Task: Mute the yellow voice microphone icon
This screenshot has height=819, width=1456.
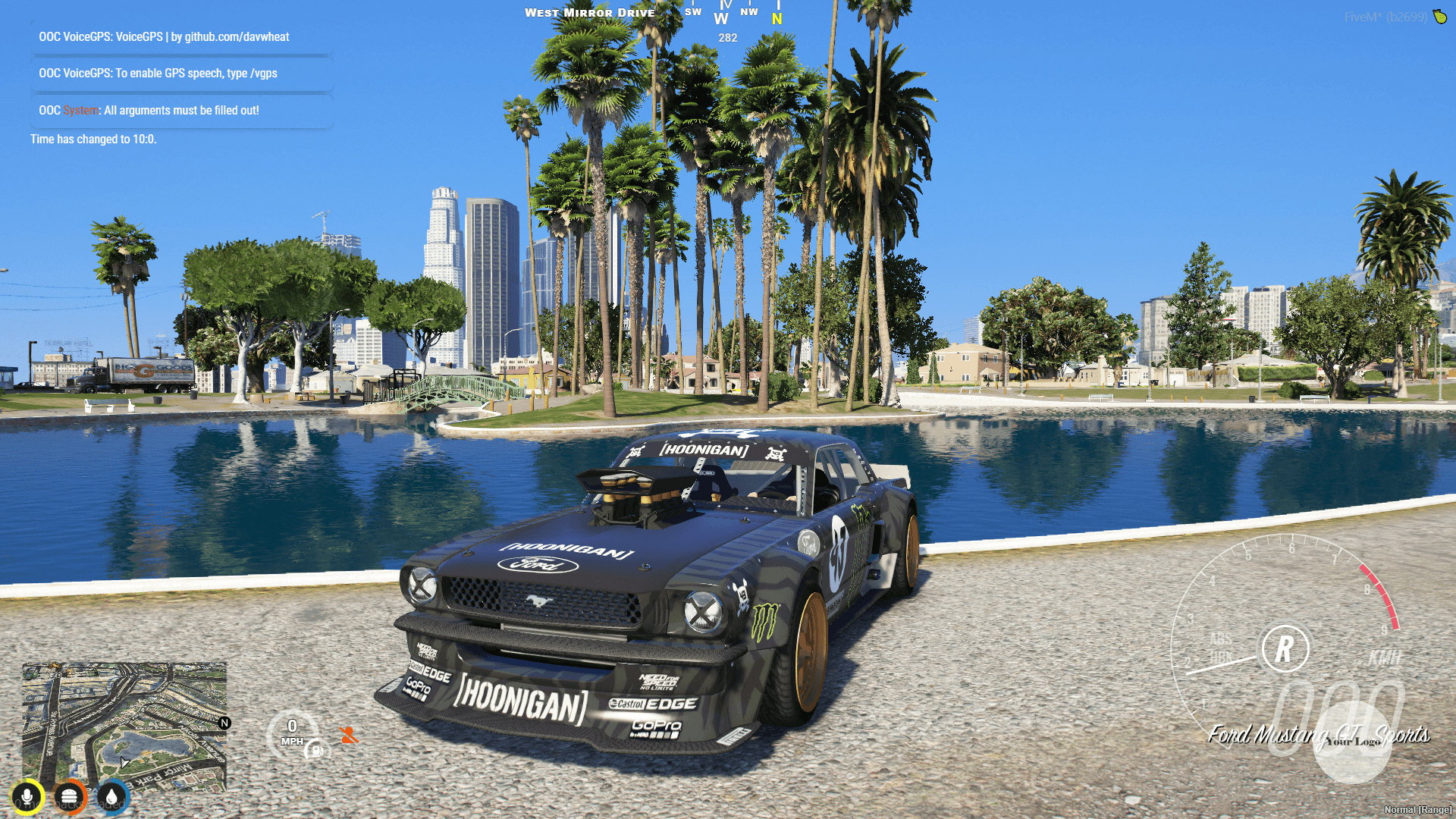Action: tap(27, 797)
